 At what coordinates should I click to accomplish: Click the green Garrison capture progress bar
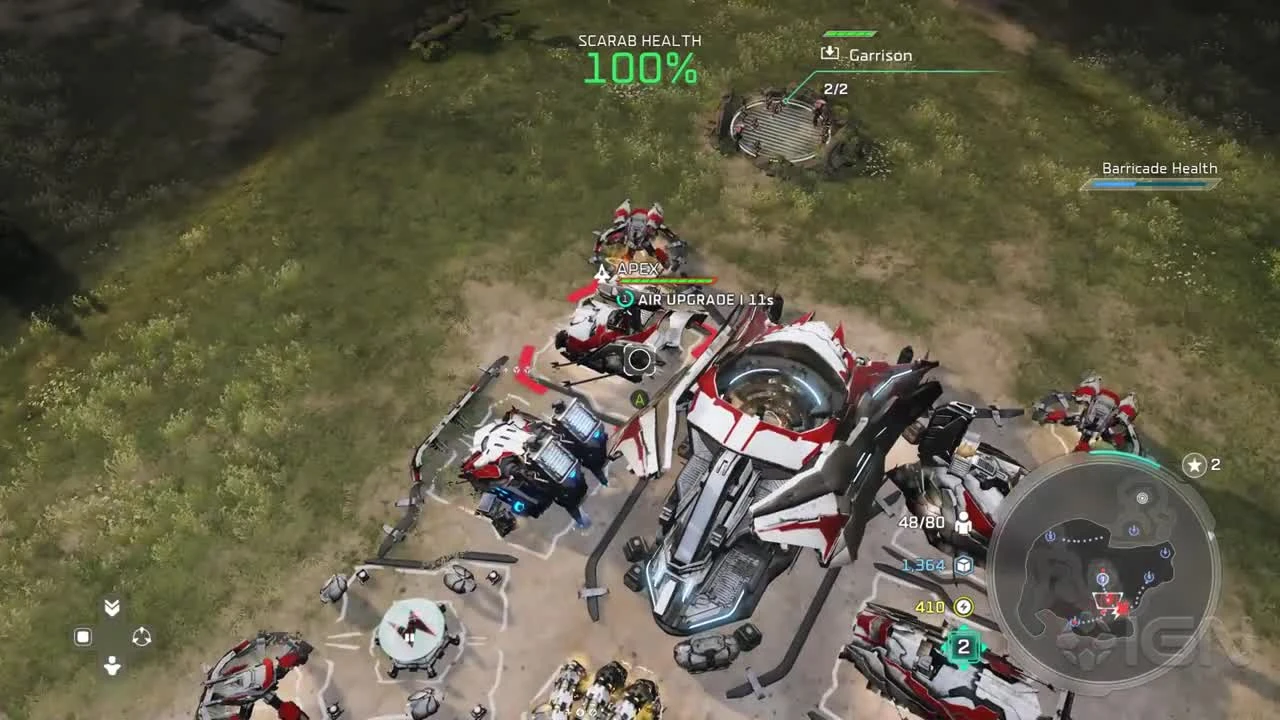click(x=849, y=31)
